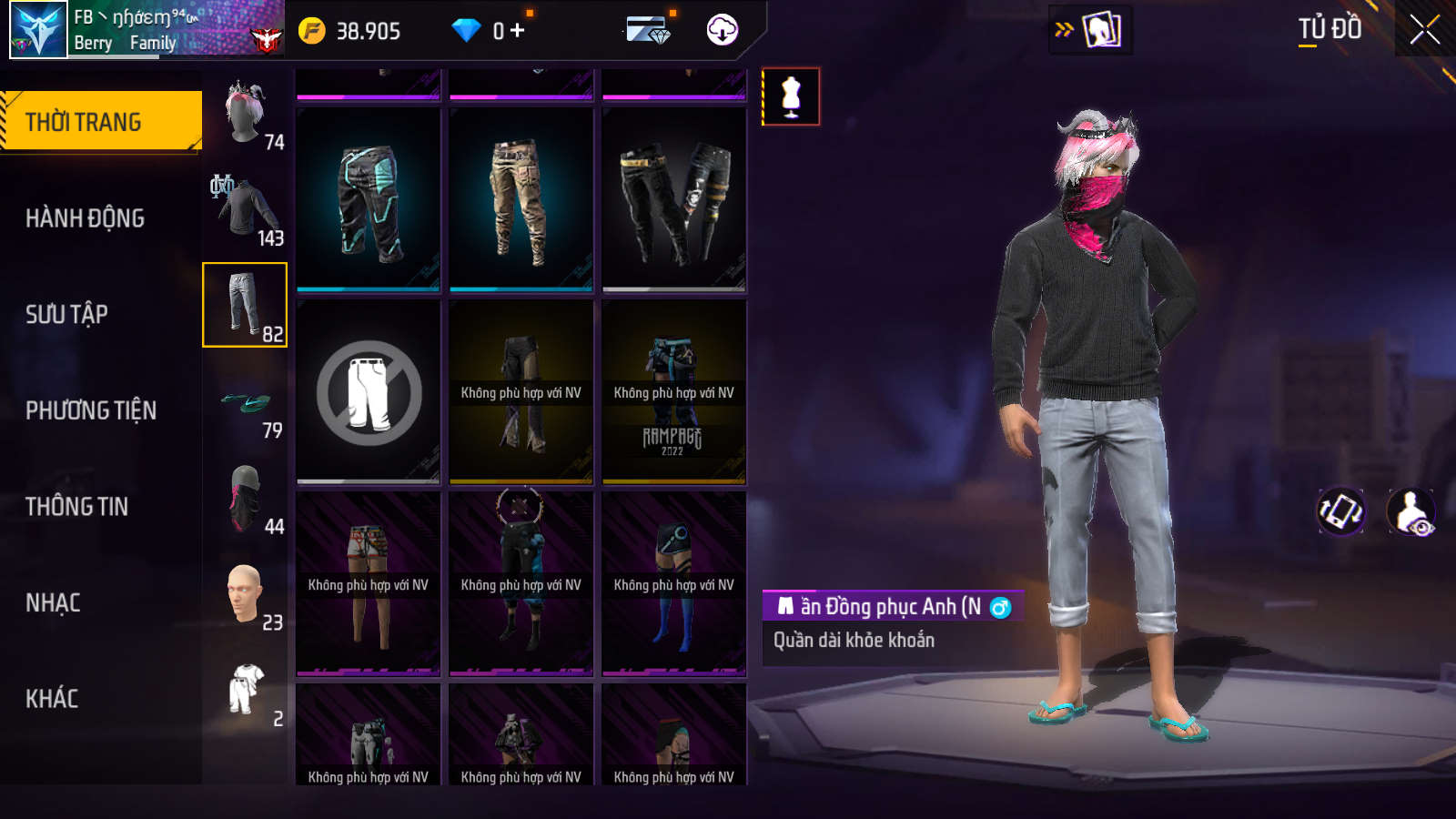Add diamonds with the plus button
1456x819 pixels.
tap(518, 31)
